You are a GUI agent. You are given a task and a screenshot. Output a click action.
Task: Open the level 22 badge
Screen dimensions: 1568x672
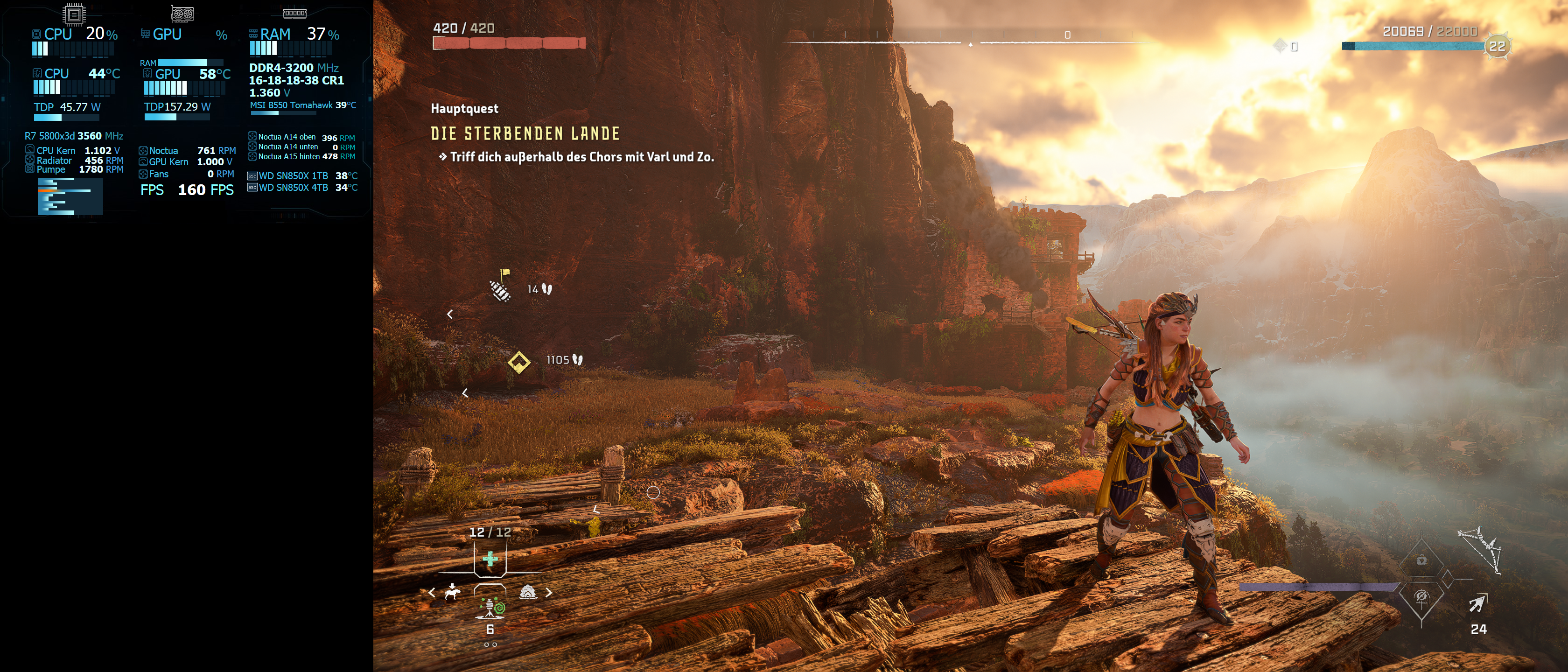click(x=1497, y=46)
